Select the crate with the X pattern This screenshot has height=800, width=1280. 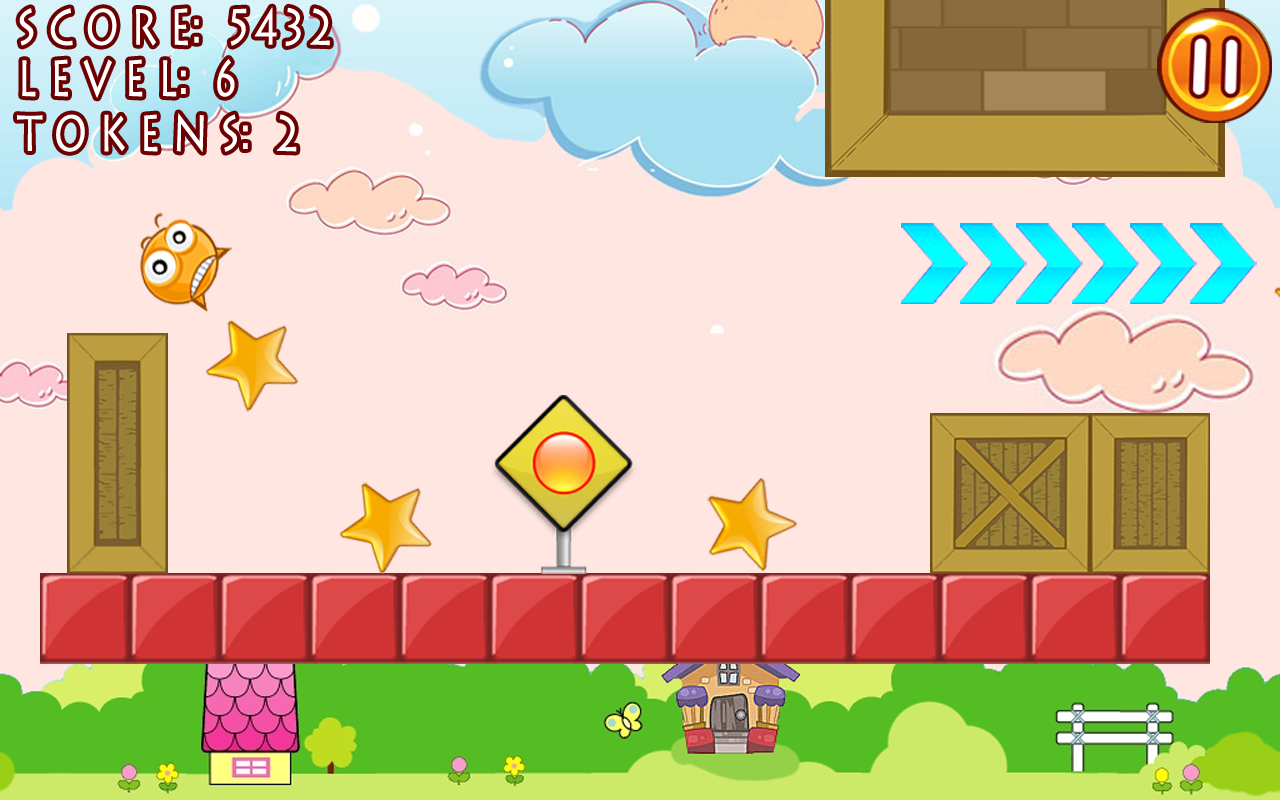[1005, 490]
